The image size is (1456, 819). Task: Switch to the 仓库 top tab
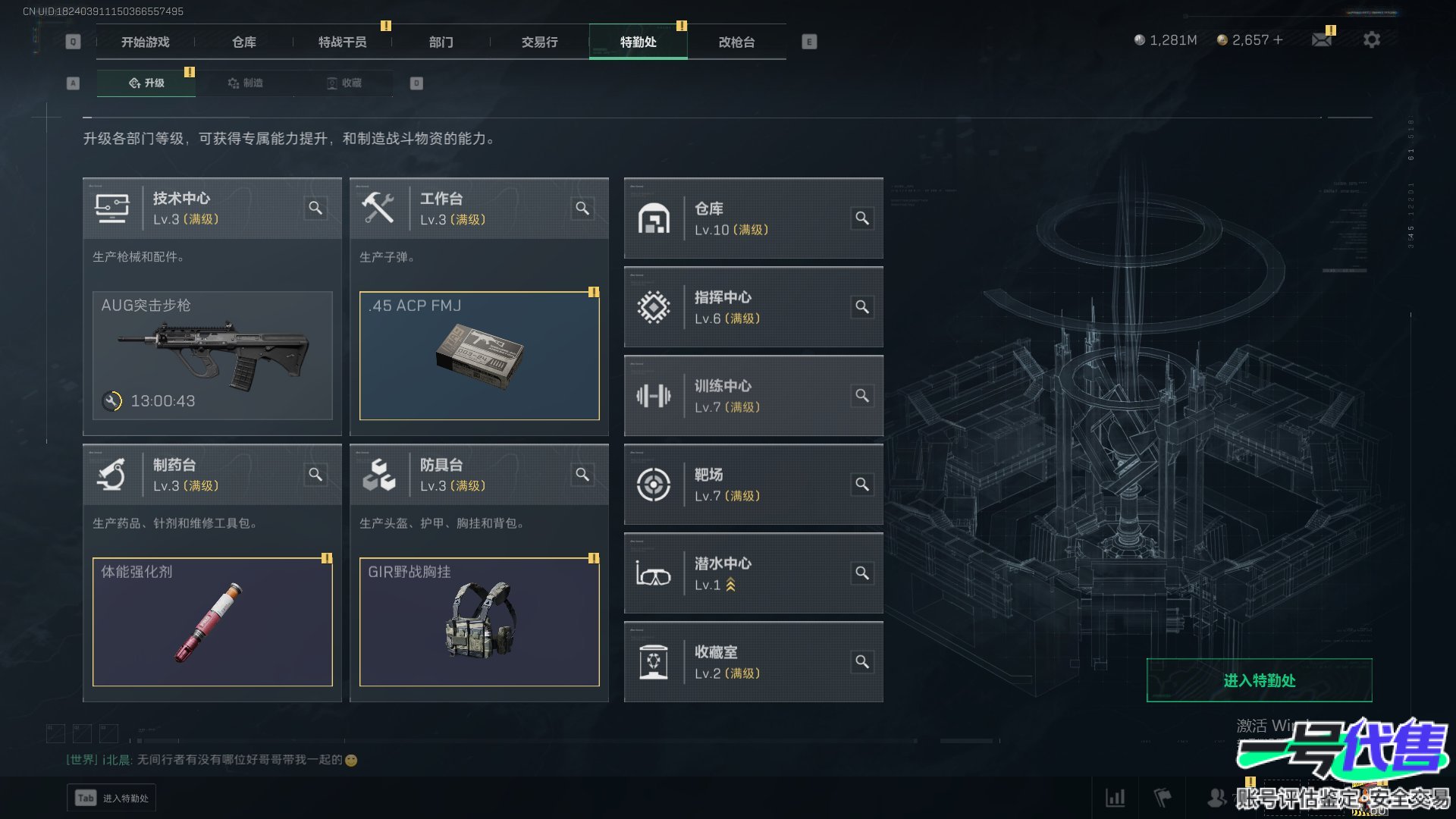click(243, 42)
